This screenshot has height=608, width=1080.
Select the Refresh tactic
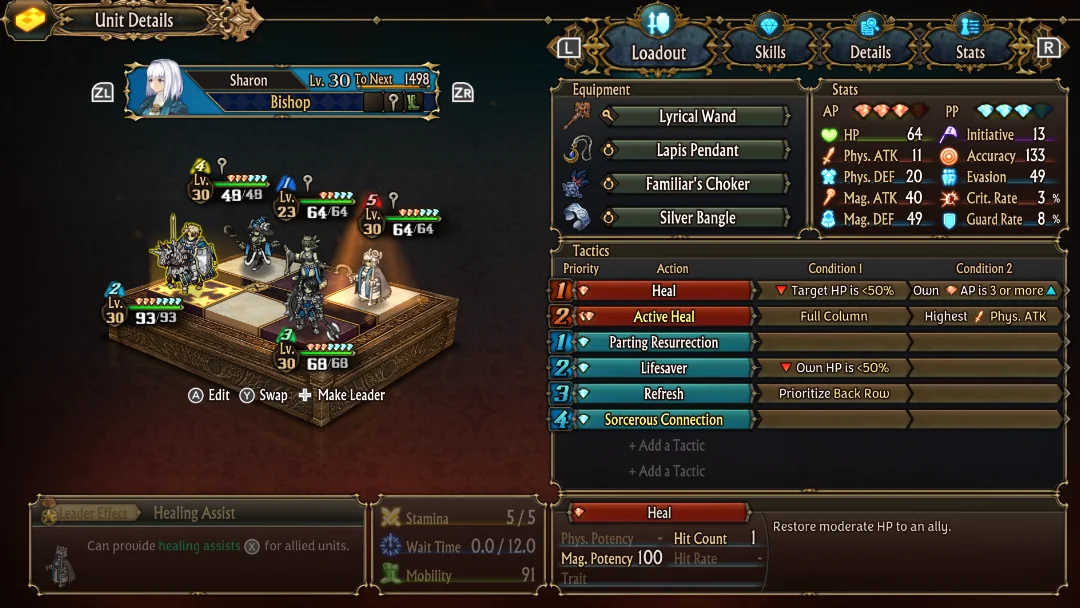[x=663, y=394]
